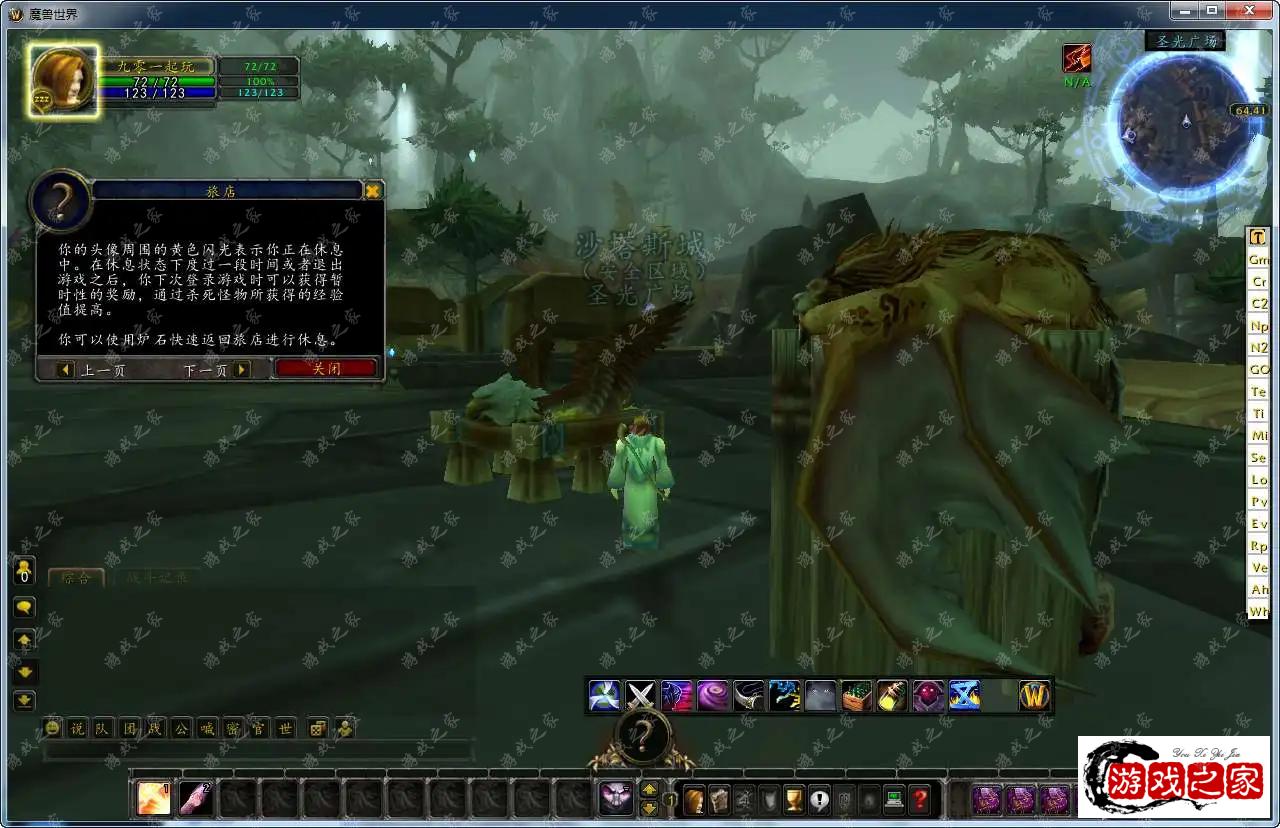
Task: Open the golden W WoW icon button
Action: (x=1034, y=696)
